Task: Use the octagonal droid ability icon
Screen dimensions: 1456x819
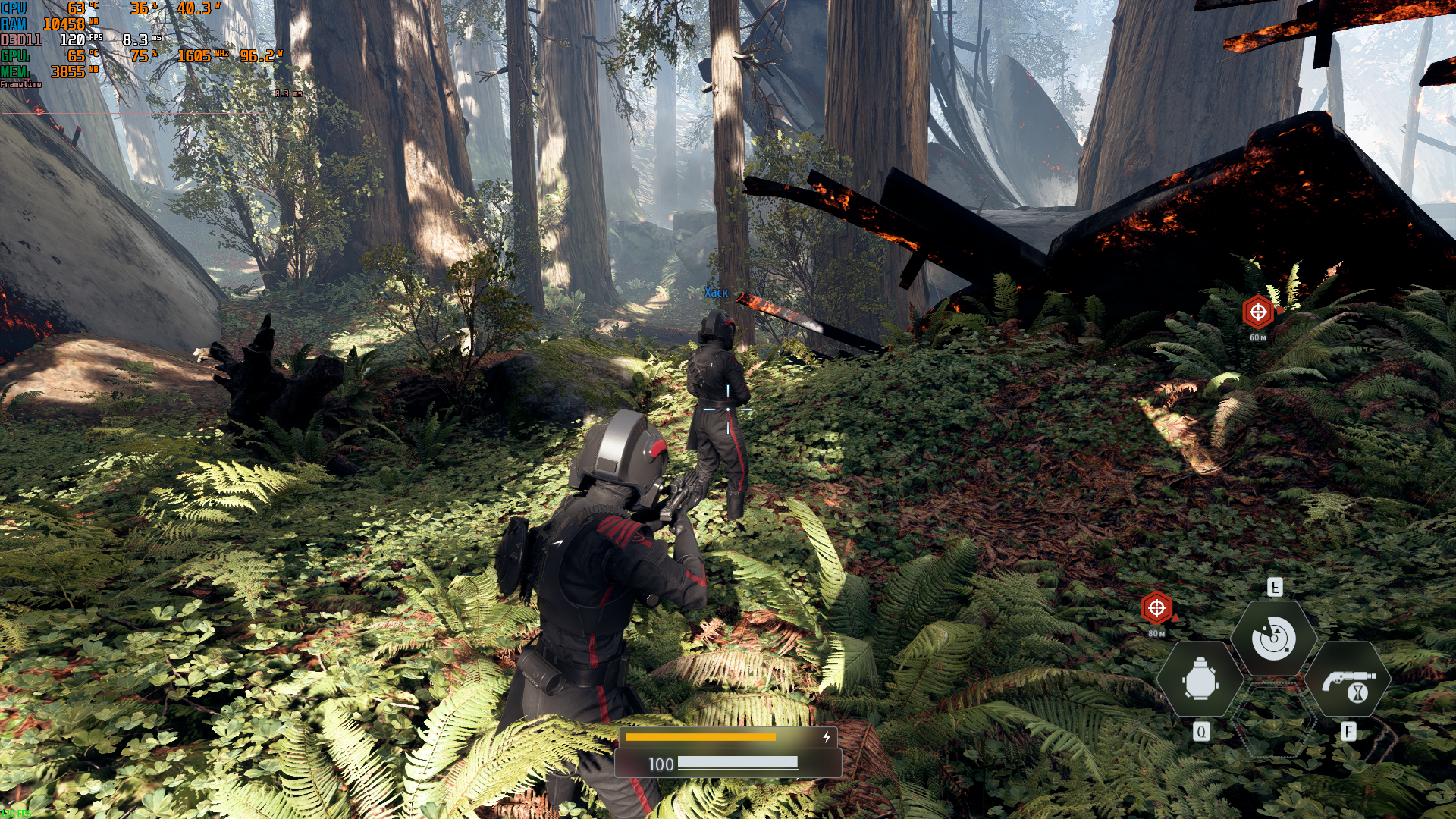Action: tap(1200, 679)
